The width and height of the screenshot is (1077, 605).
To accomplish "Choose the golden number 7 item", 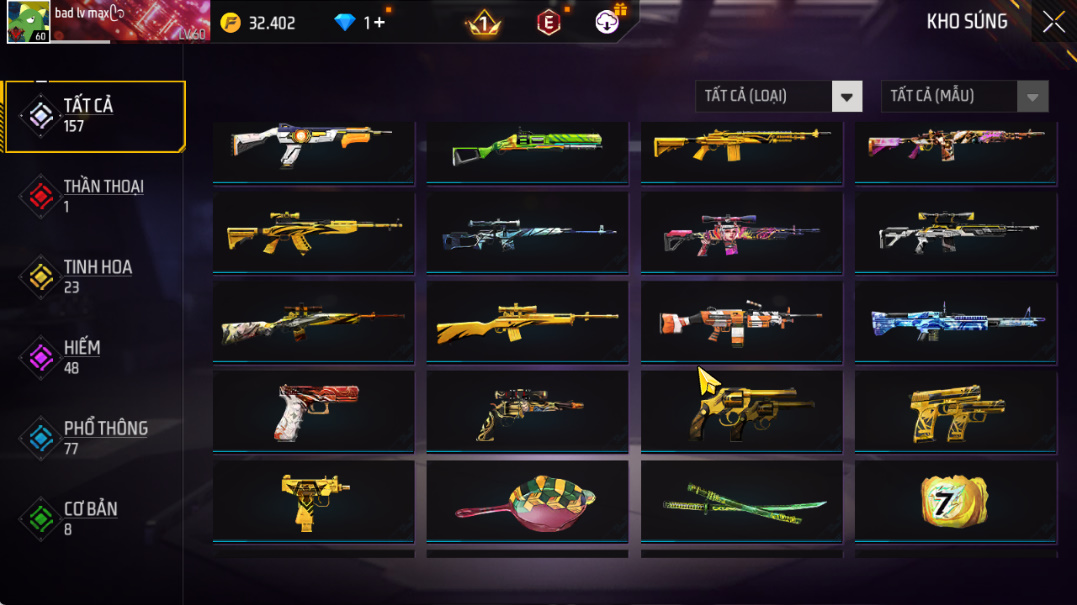I will tap(955, 500).
